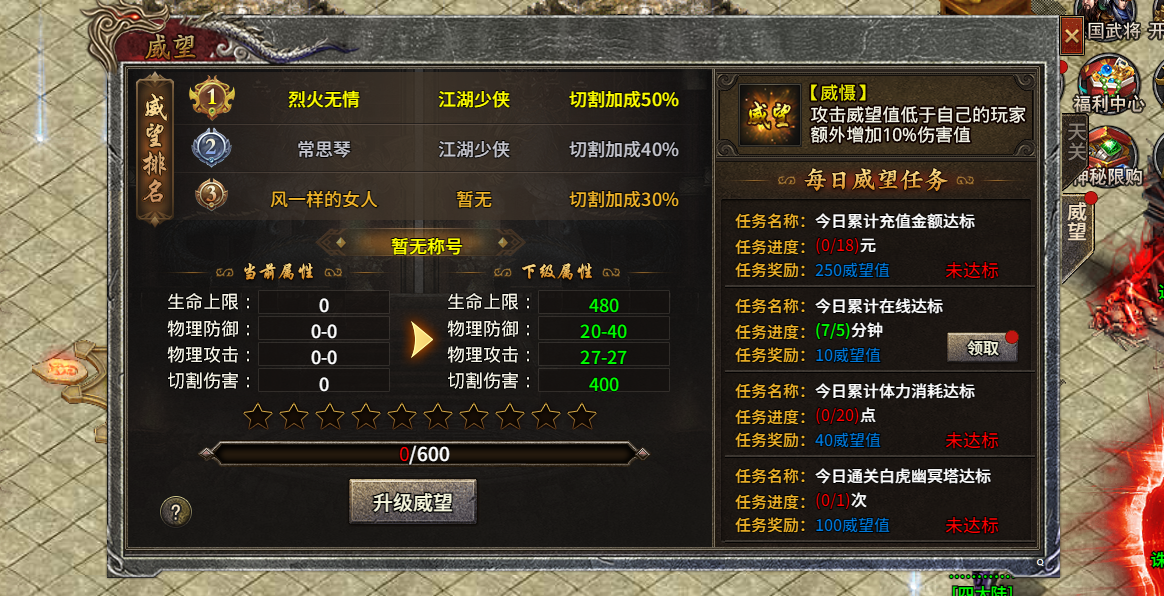Select rank 2 player 常思琴
This screenshot has width=1164, height=596.
click(x=324, y=150)
